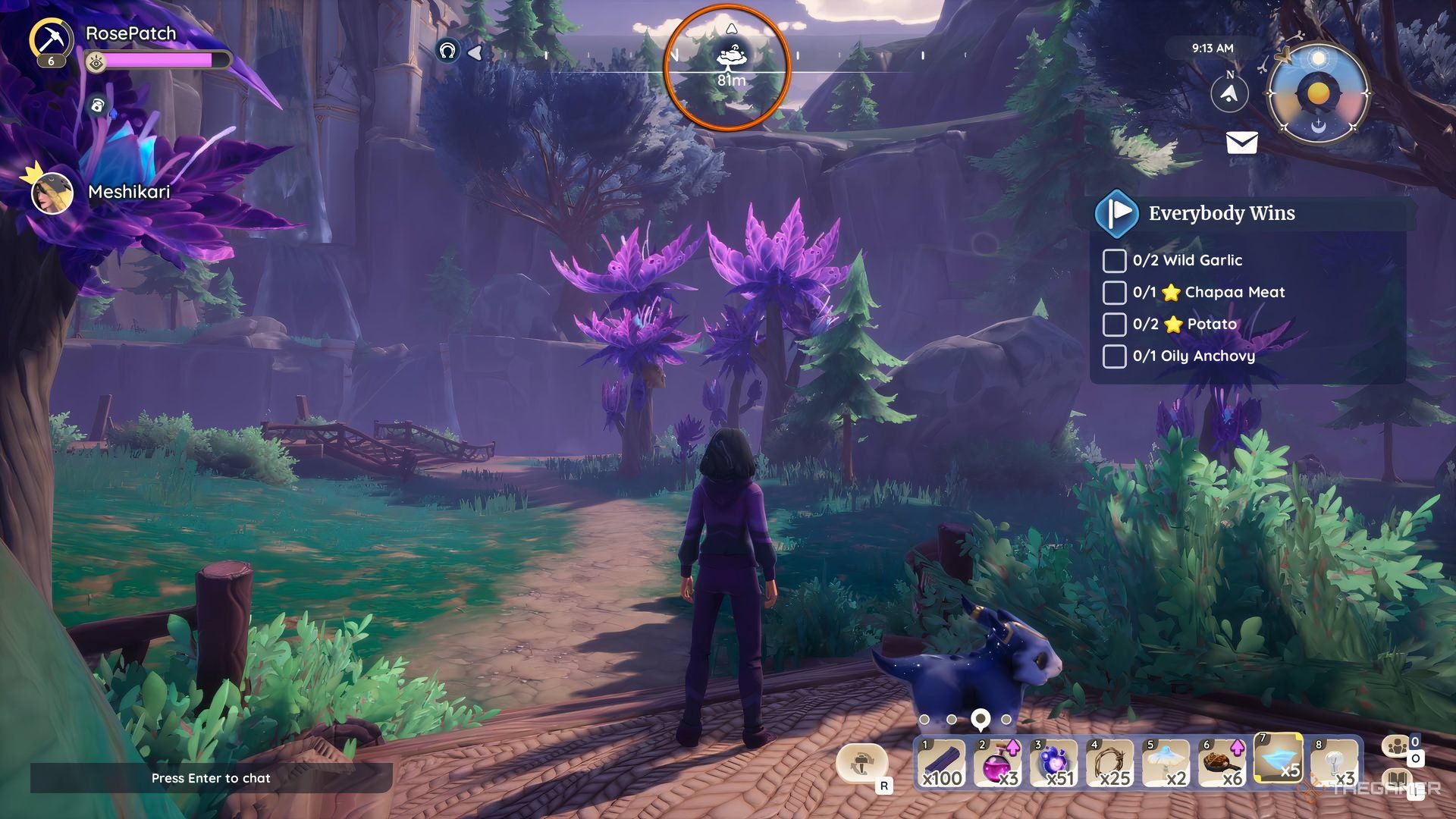The width and height of the screenshot is (1456, 819).
Task: Open the hammer build mode button
Action: coord(861,763)
